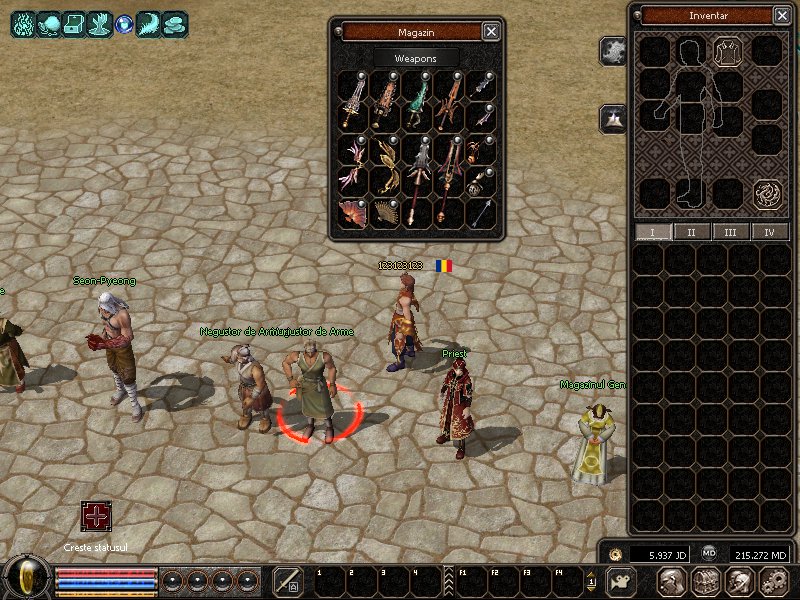Image resolution: width=800 pixels, height=600 pixels.
Task: Select the sword attack quickslot
Action: pyautogui.click(x=288, y=581)
